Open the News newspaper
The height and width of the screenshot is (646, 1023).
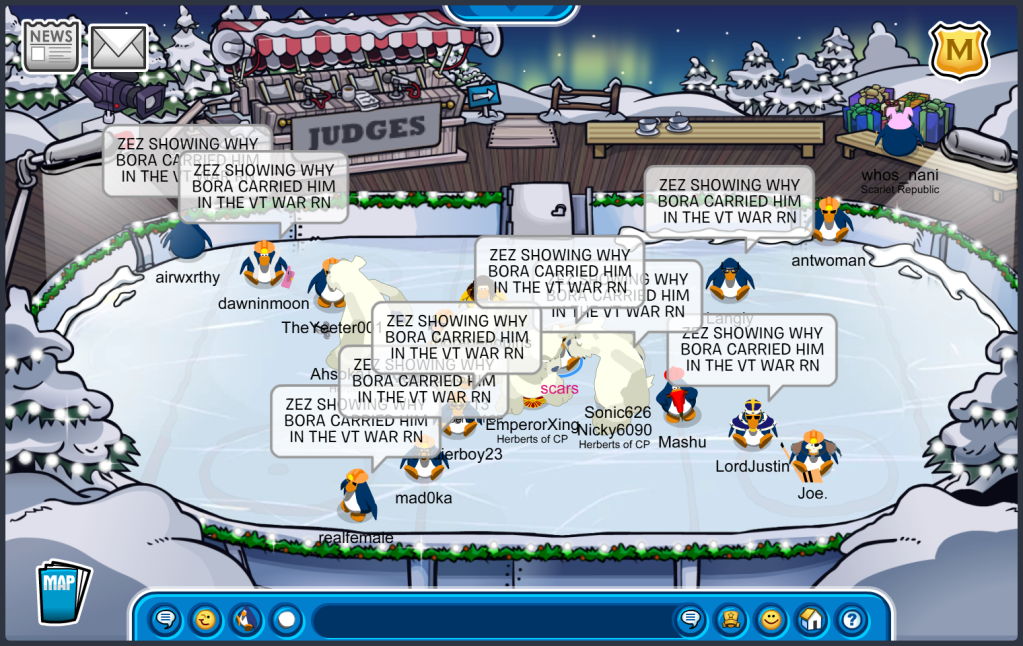(x=51, y=46)
